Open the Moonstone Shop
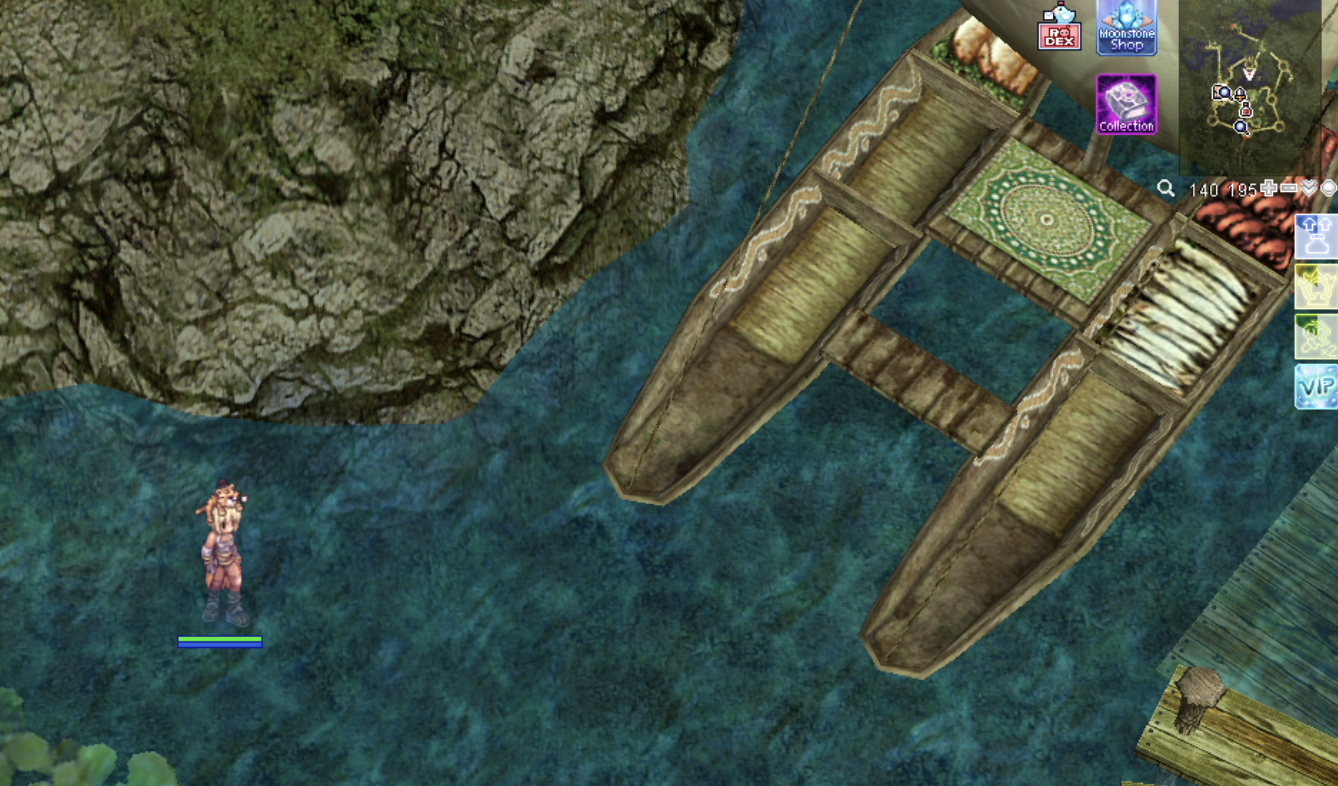Image resolution: width=1338 pixels, height=786 pixels. pyautogui.click(x=1126, y=27)
